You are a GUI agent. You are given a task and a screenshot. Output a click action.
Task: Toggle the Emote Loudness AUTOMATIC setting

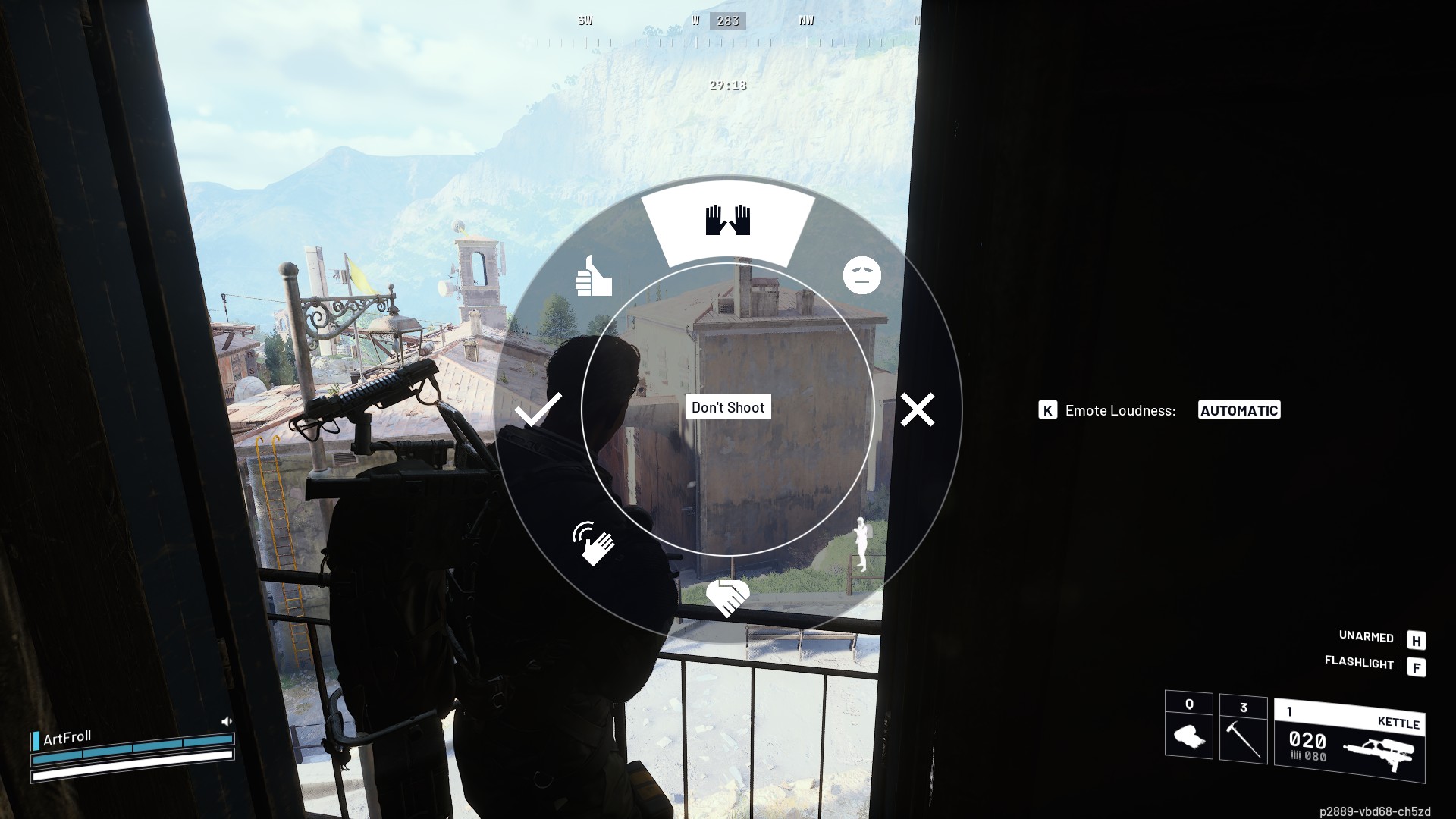[x=1238, y=410]
